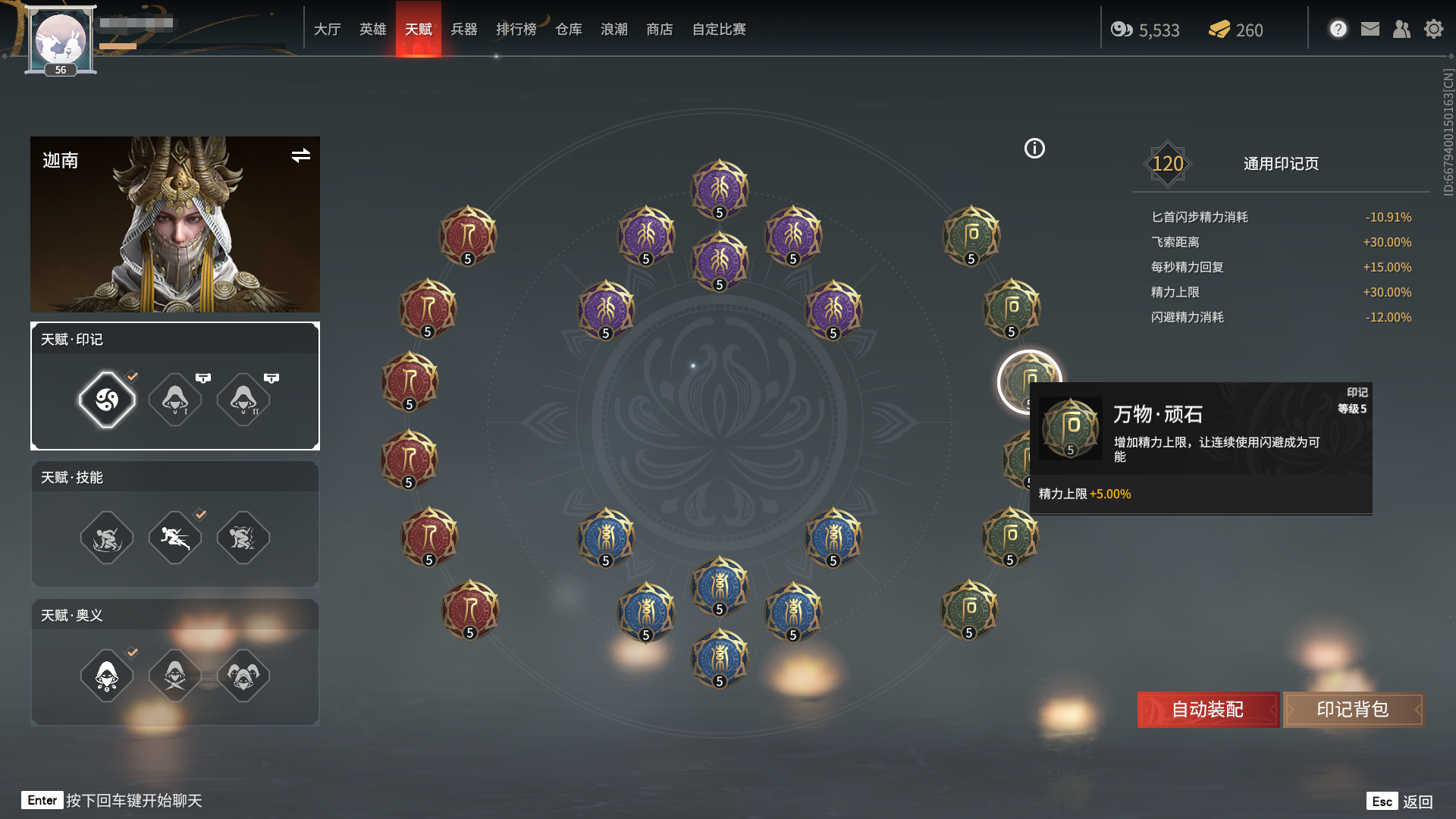This screenshot has width=1456, height=819.
Task: Open the 印记背包 panel
Action: pyautogui.click(x=1353, y=710)
